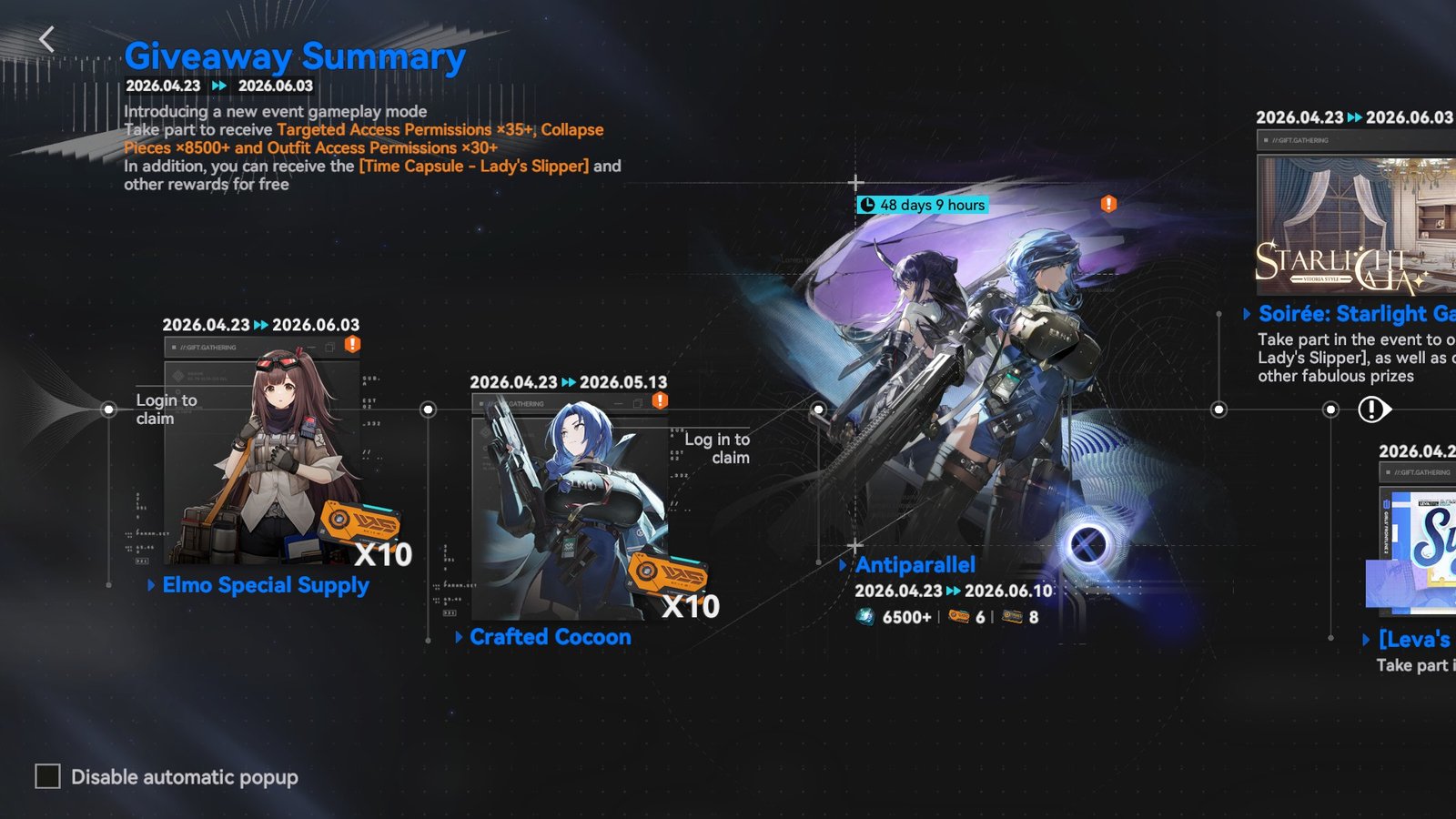The height and width of the screenshot is (819, 1456).
Task: Open the Soirée: Starlight event title link
Action: click(1356, 314)
